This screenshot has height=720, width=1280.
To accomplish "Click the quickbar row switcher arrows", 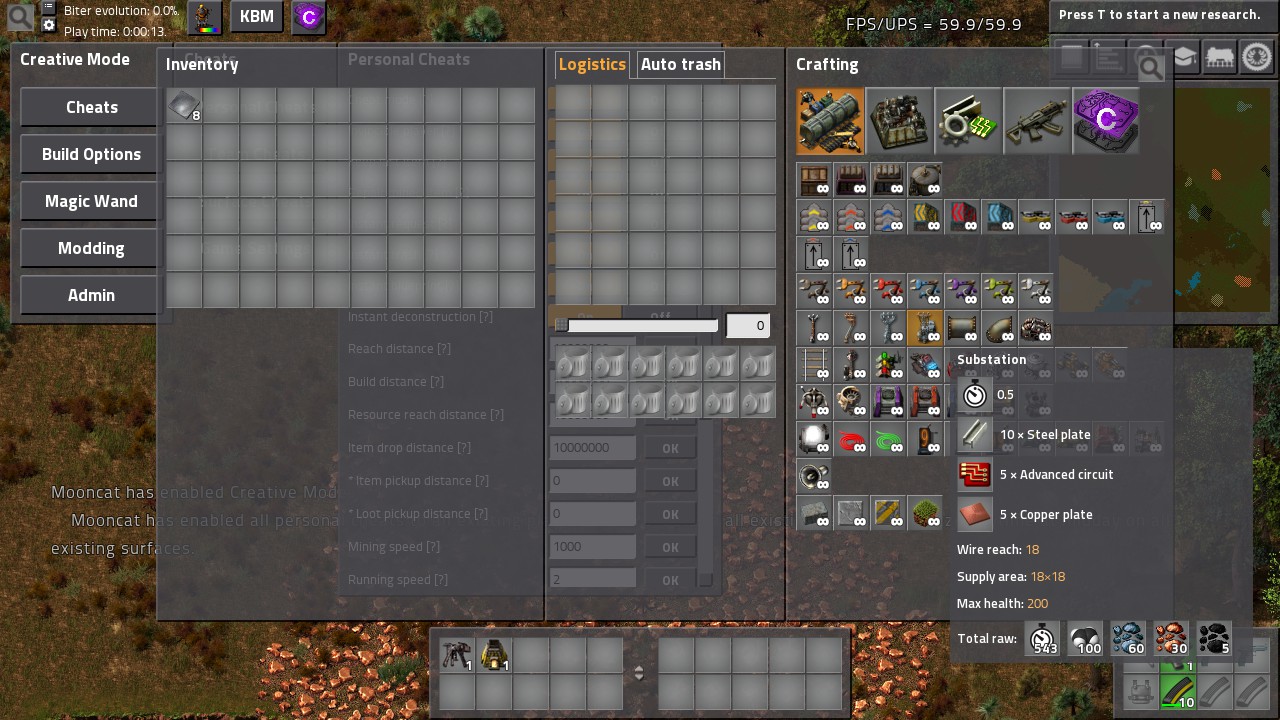I will point(639,673).
